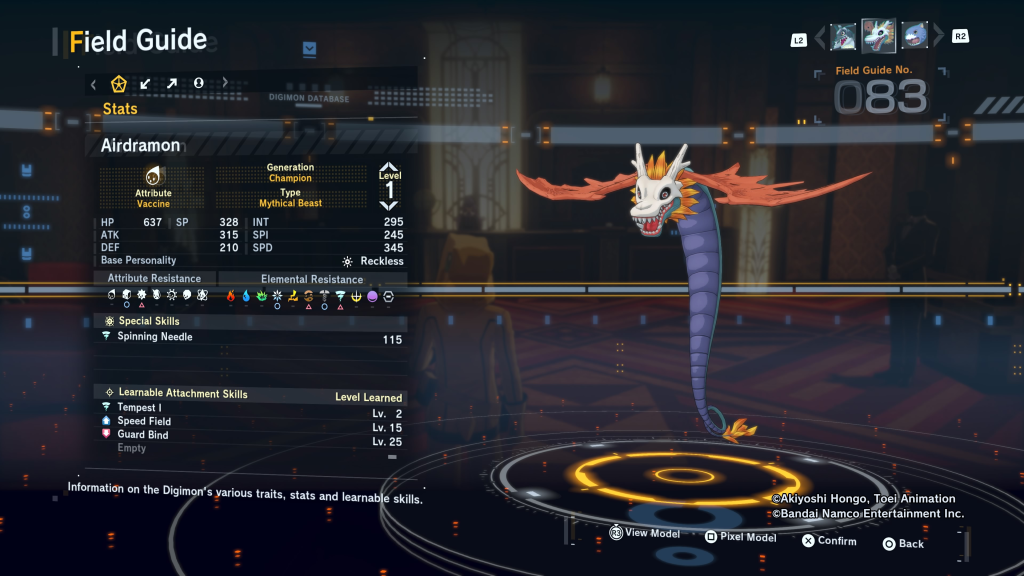Go Back from the Field Guide

902,543
